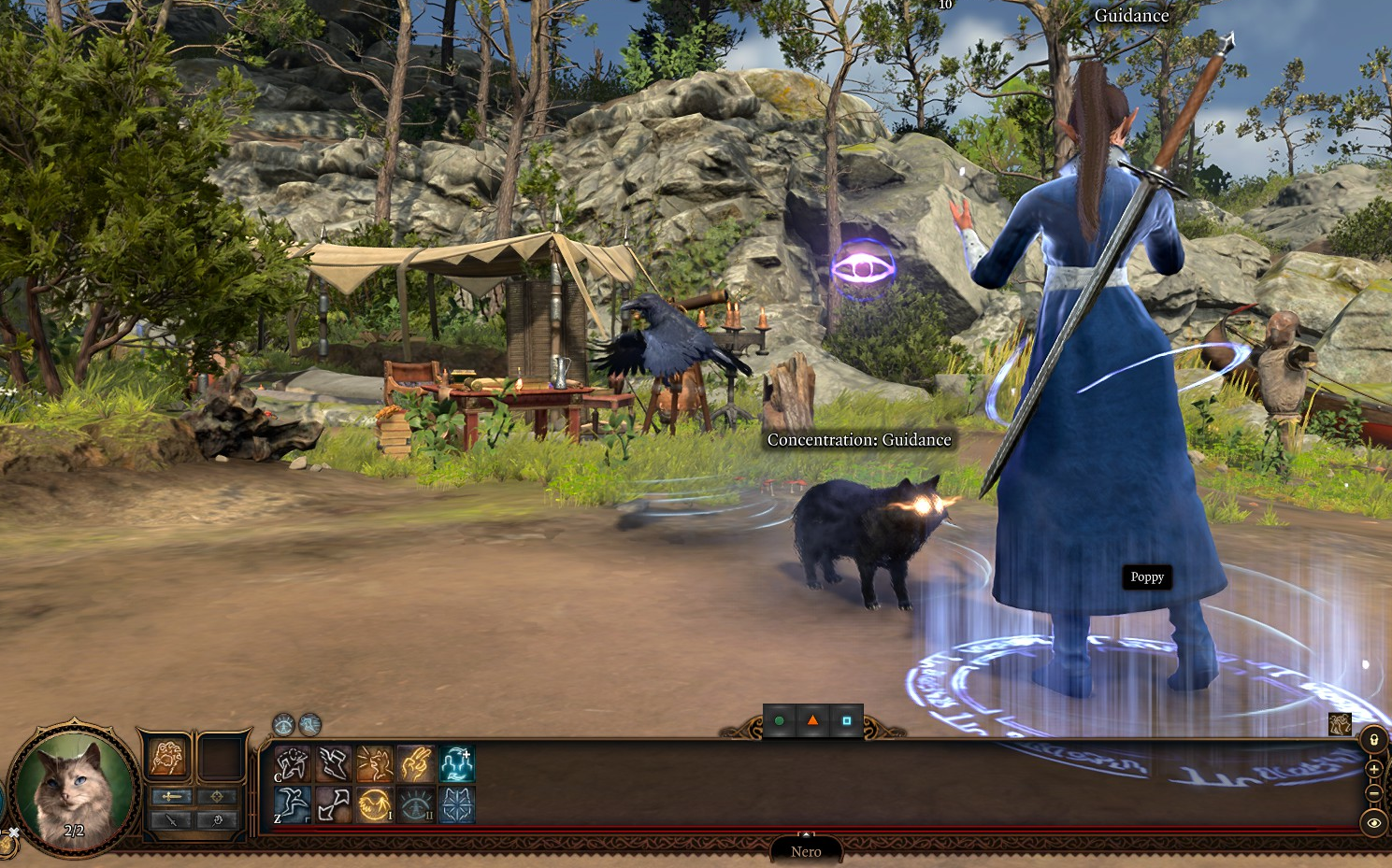Activate the golden bird circle ability
1392x868 pixels.
point(375,804)
